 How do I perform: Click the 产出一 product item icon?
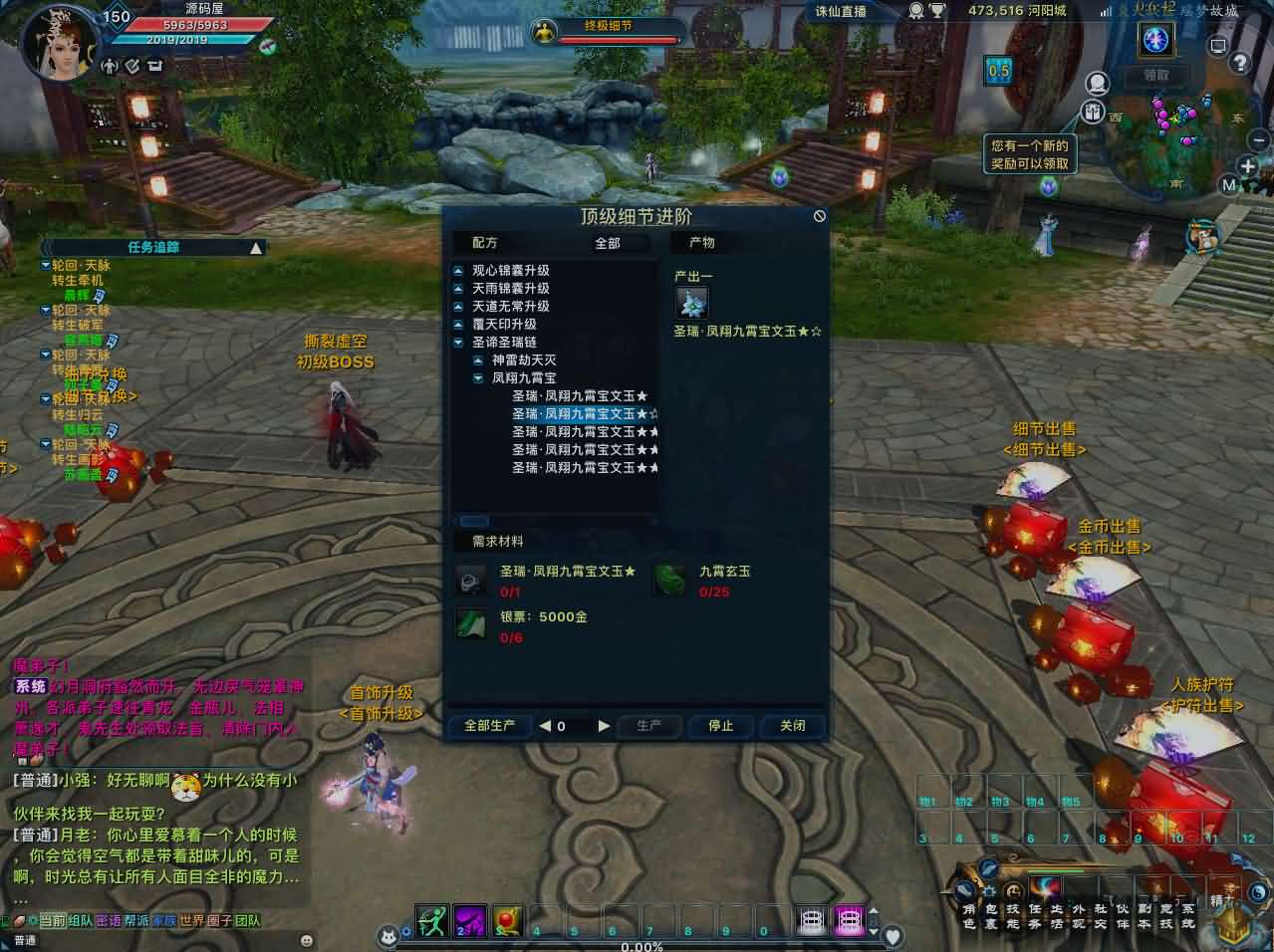click(x=691, y=303)
